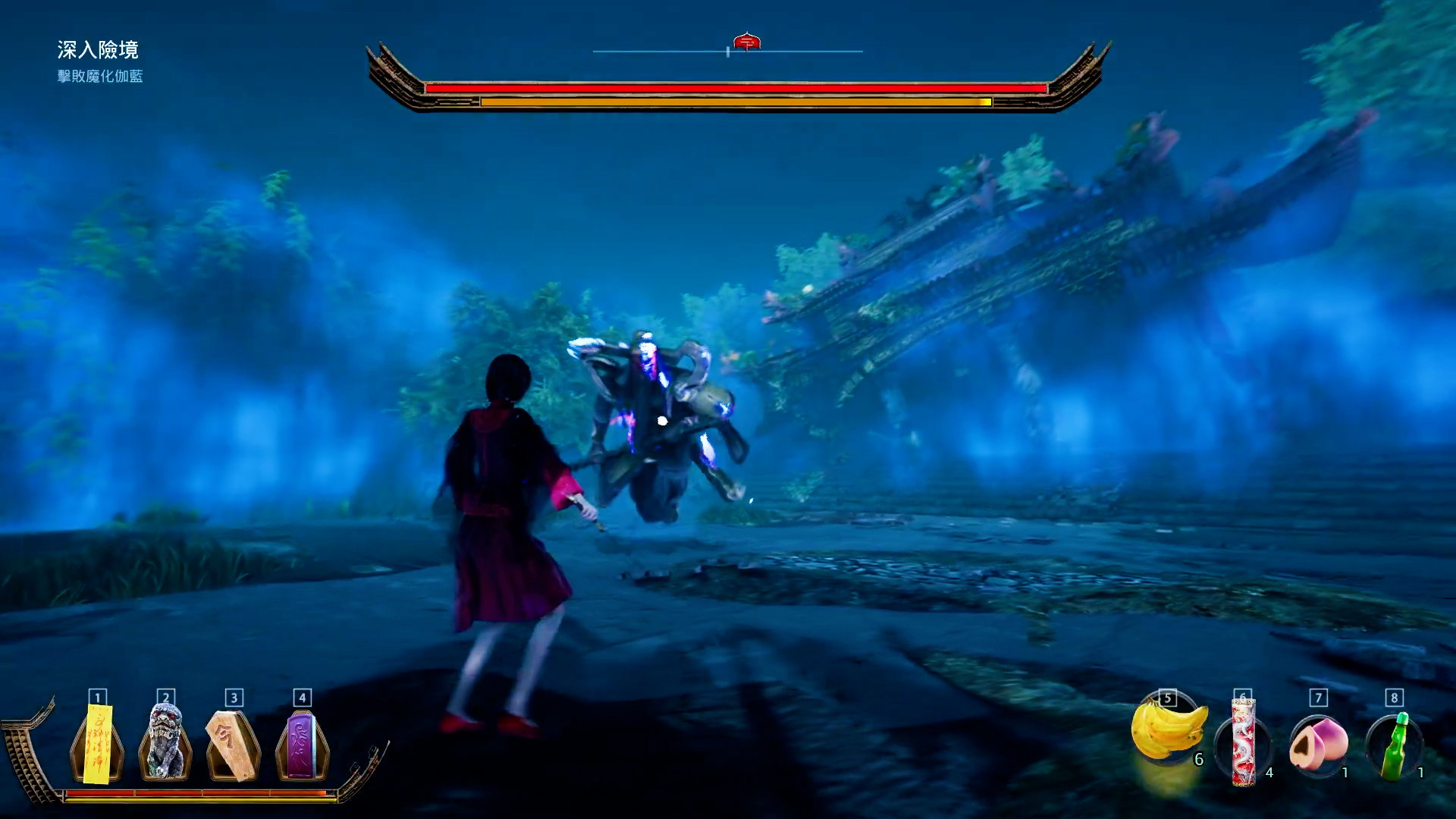The width and height of the screenshot is (1456, 819).
Task: Choose the wooden carved tablet slot
Action: tap(233, 745)
